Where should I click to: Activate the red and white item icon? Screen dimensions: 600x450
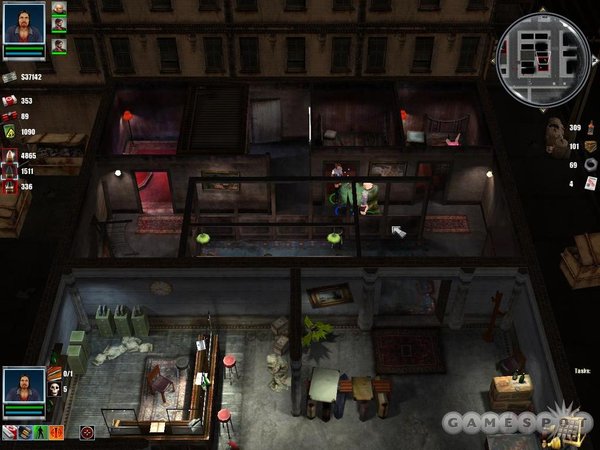pos(9,432)
